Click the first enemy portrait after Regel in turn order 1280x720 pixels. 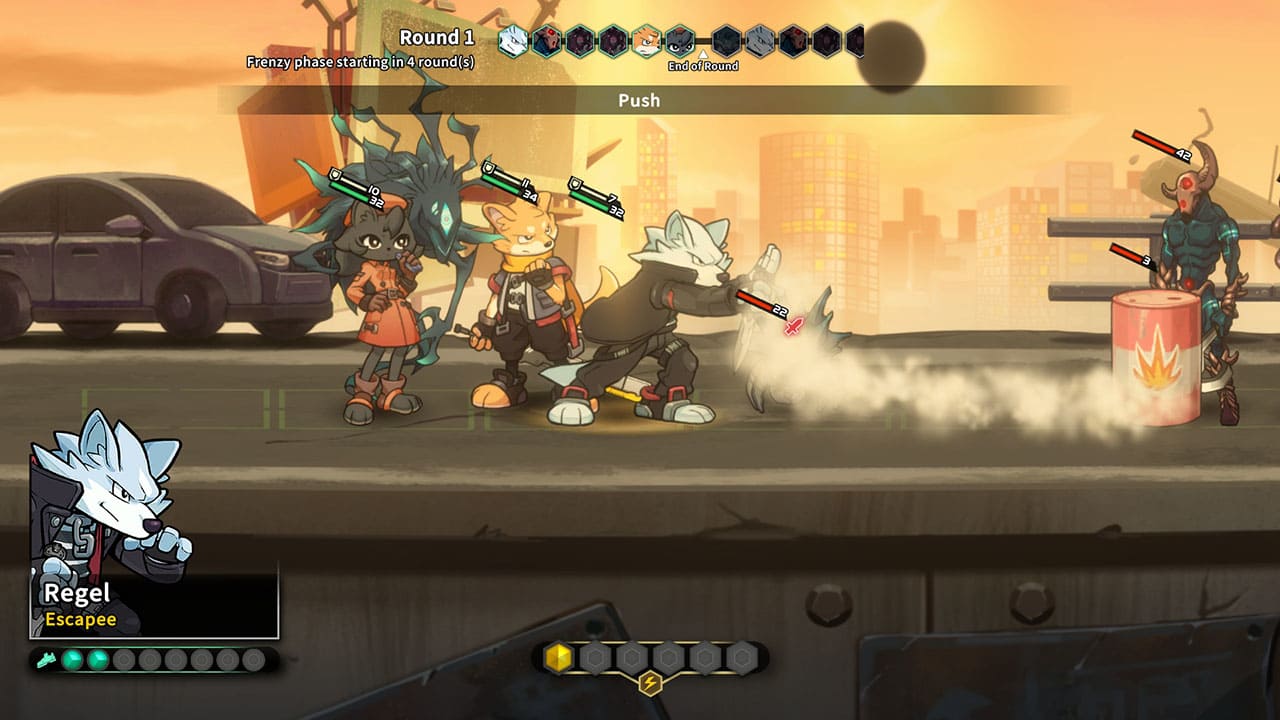(548, 42)
